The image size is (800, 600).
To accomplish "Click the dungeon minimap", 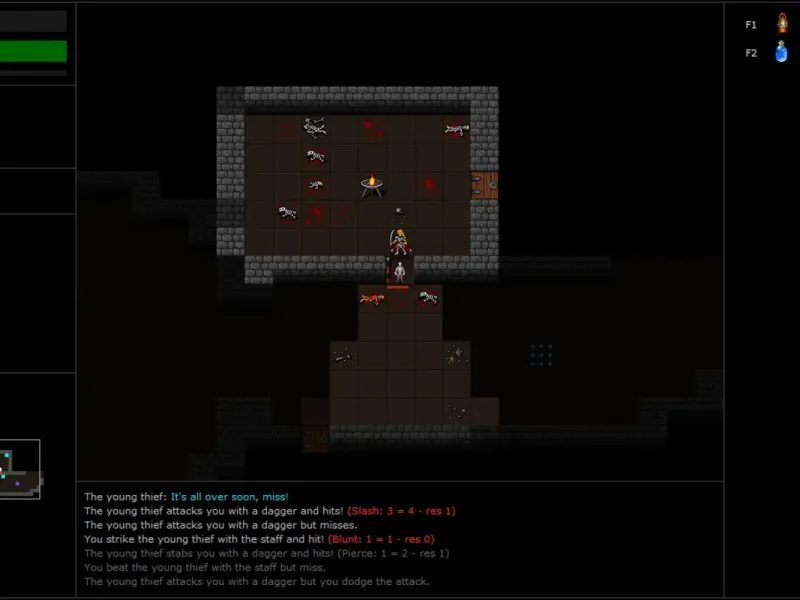I will pyautogui.click(x=20, y=469).
